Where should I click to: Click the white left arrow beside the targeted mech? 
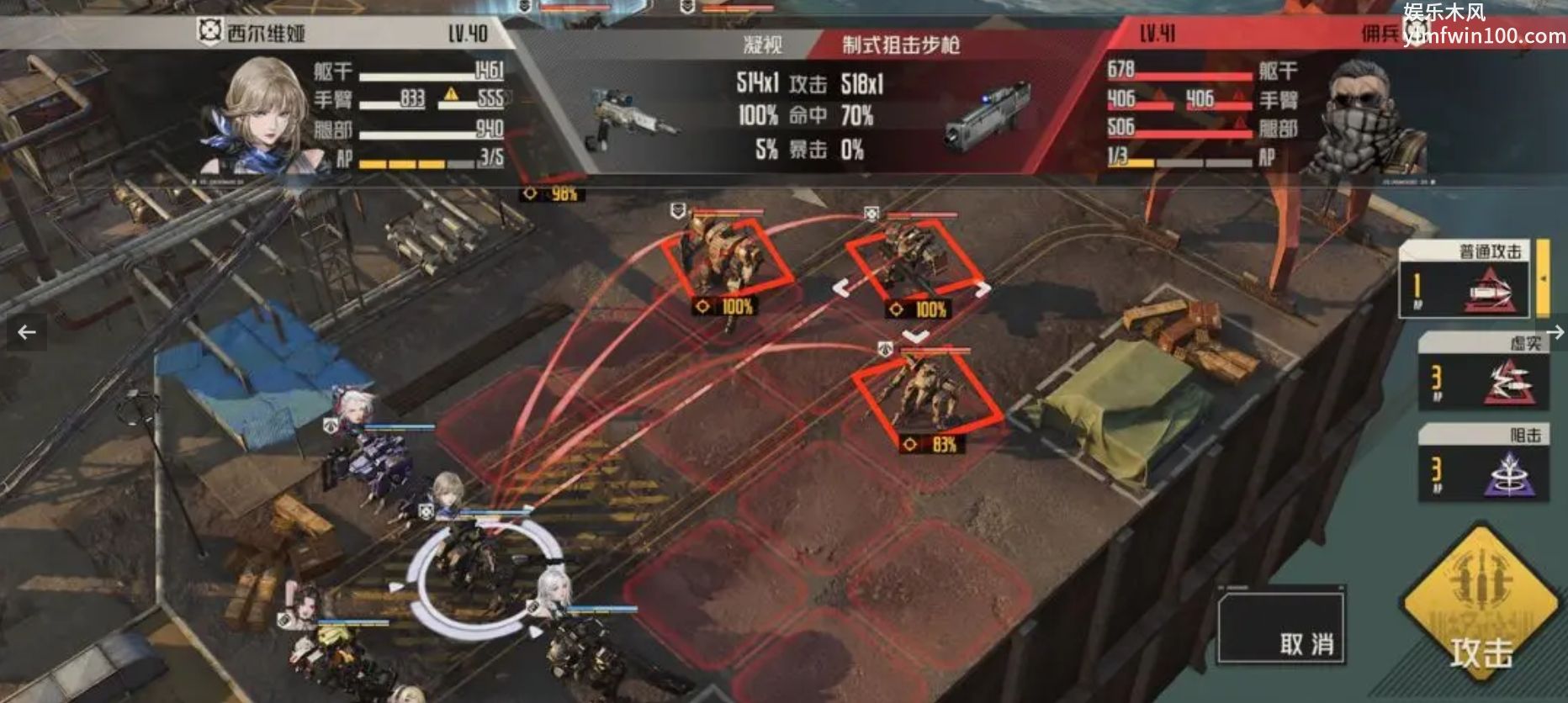click(841, 288)
